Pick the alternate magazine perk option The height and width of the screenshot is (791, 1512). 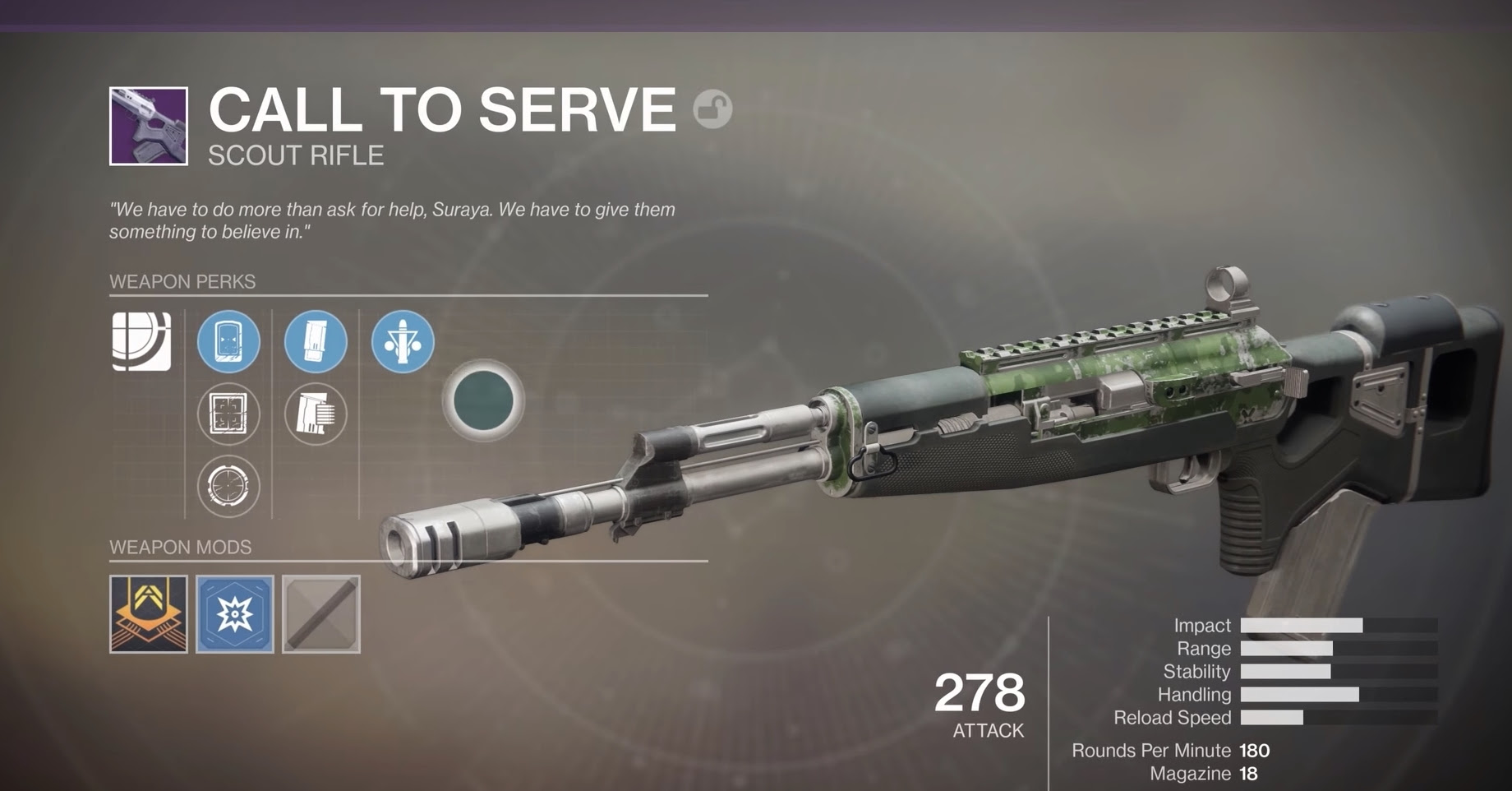point(318,414)
